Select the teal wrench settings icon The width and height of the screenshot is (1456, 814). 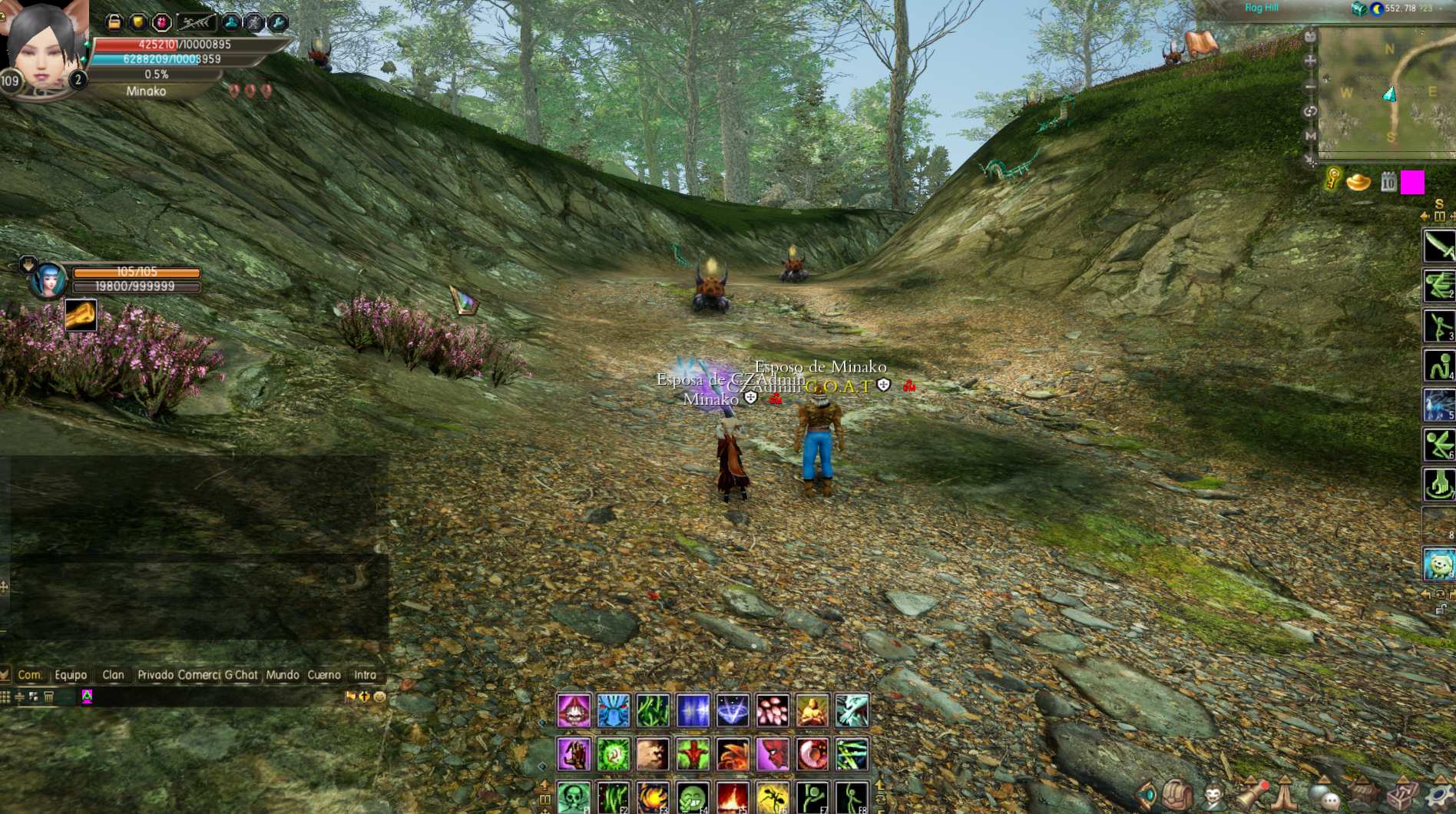(279, 22)
